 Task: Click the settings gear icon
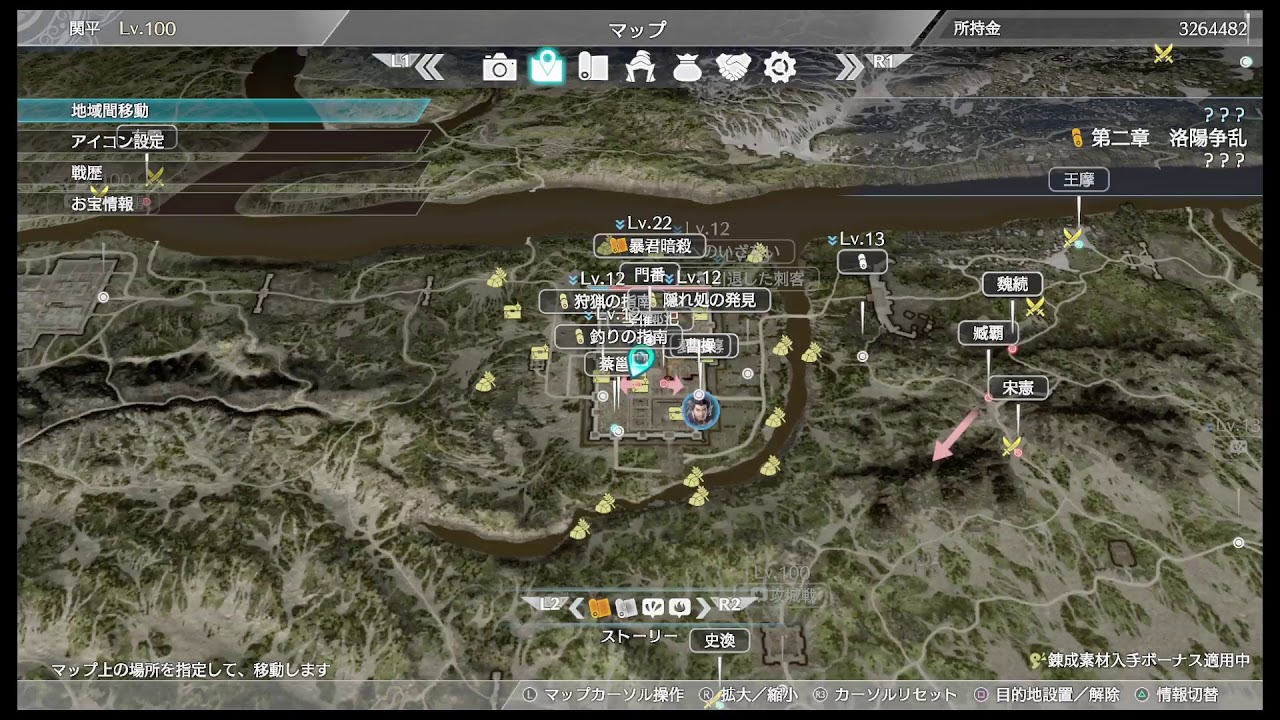(780, 68)
